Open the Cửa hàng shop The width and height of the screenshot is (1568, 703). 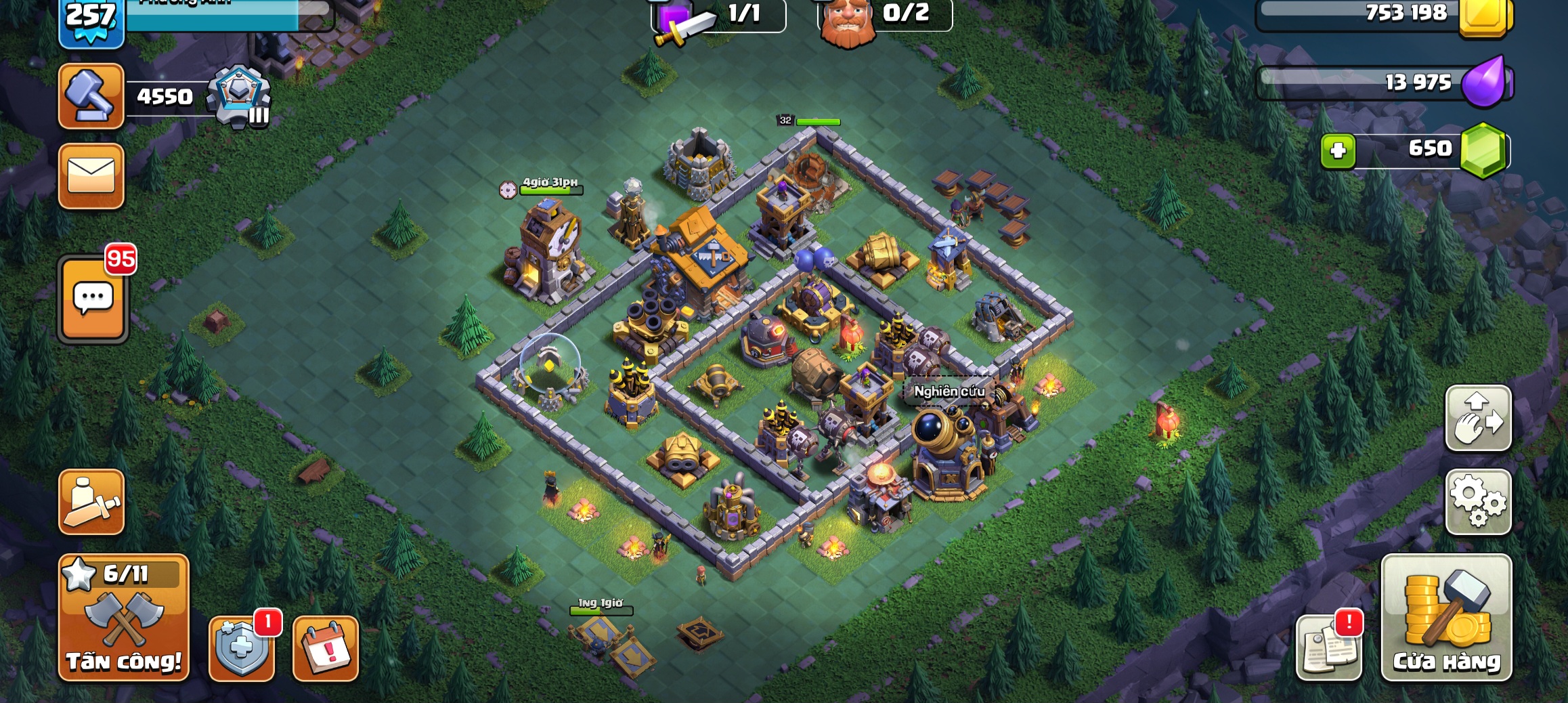[1446, 618]
